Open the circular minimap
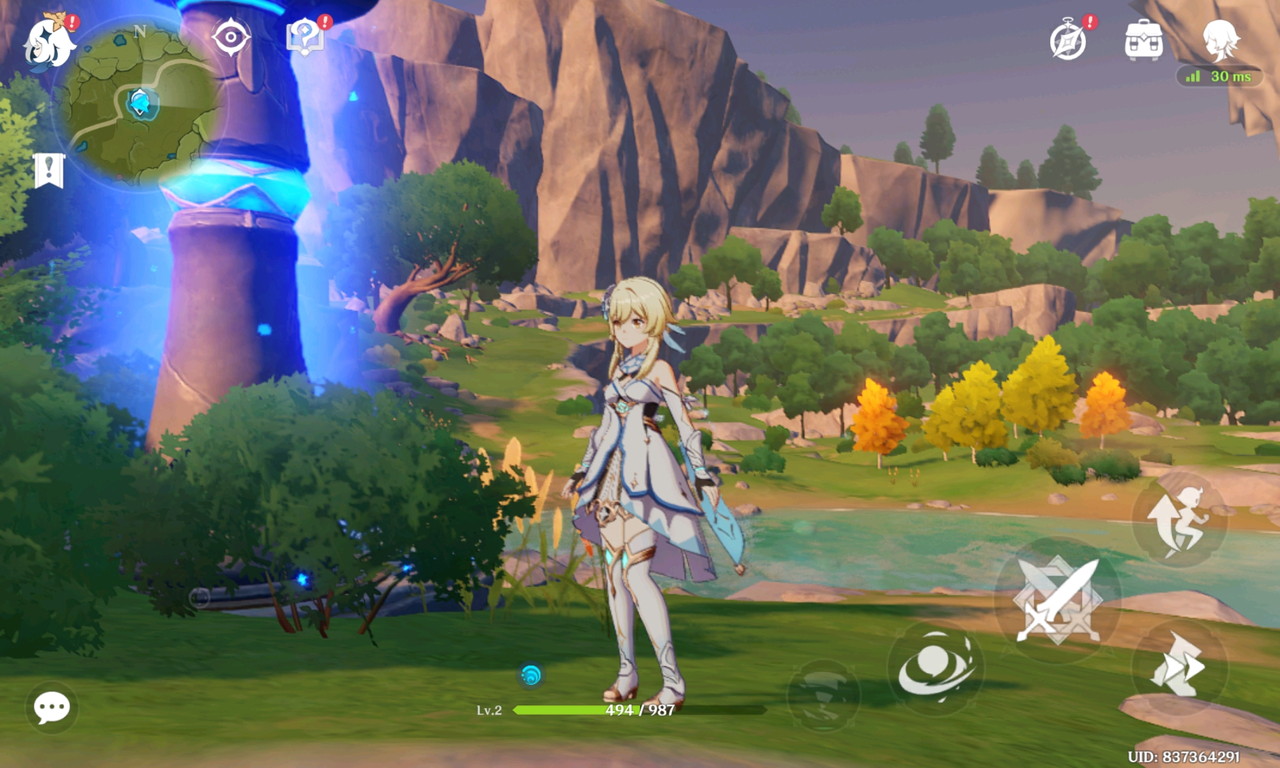The height and width of the screenshot is (768, 1280). pos(139,103)
